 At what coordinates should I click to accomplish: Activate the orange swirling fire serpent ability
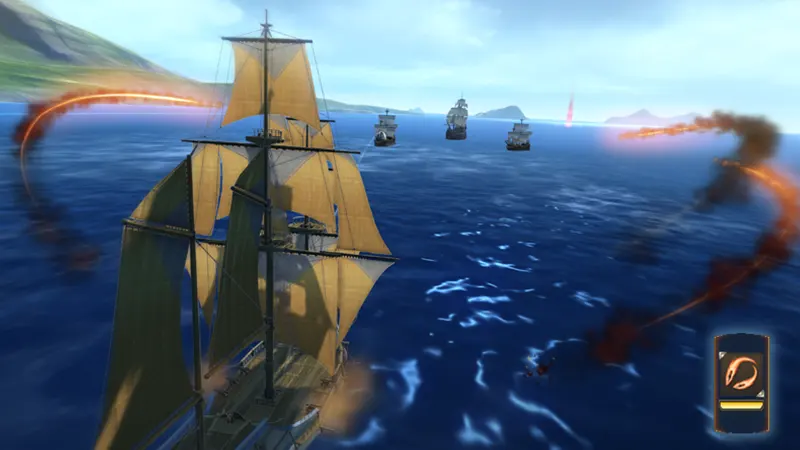tap(741, 371)
